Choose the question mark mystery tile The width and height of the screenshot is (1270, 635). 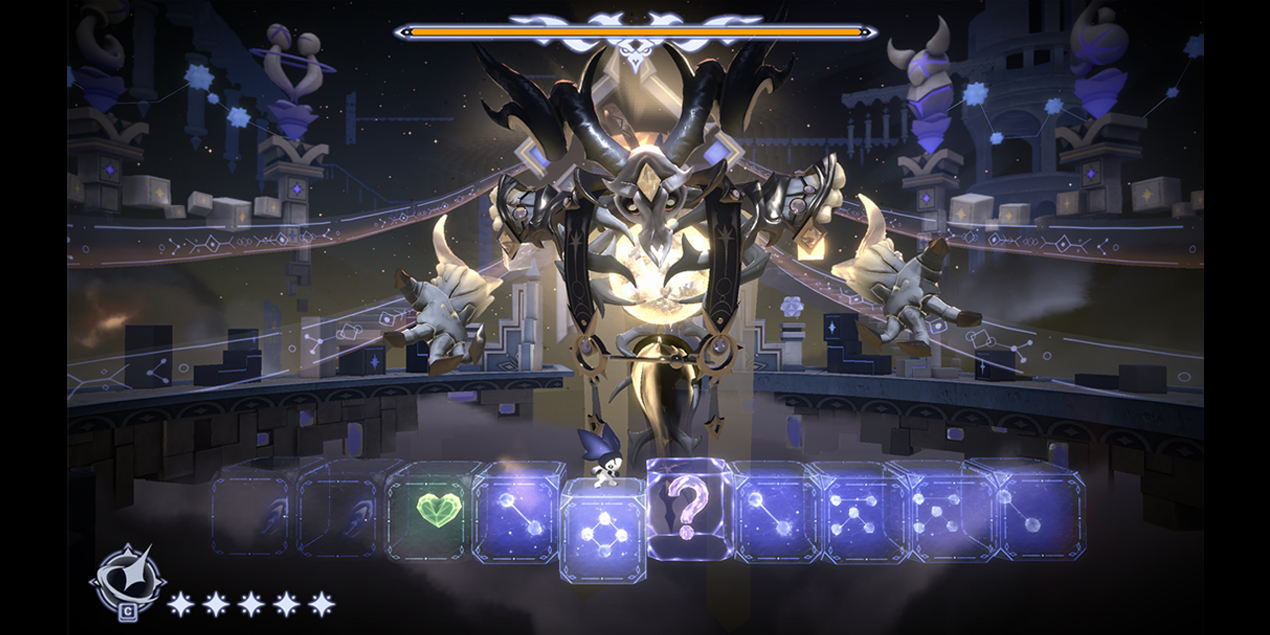point(688,510)
